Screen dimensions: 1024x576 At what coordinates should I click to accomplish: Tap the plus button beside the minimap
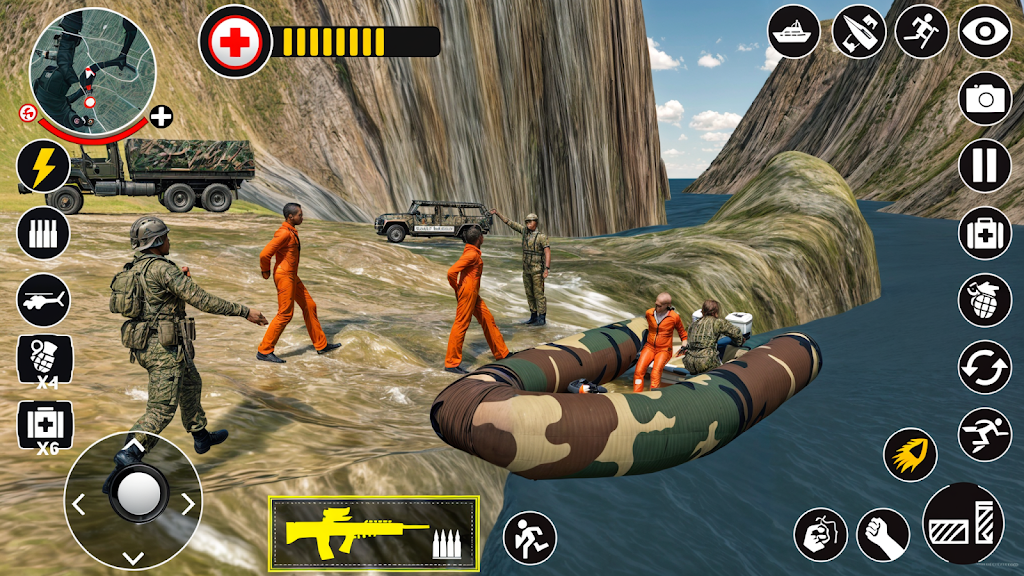(x=161, y=117)
